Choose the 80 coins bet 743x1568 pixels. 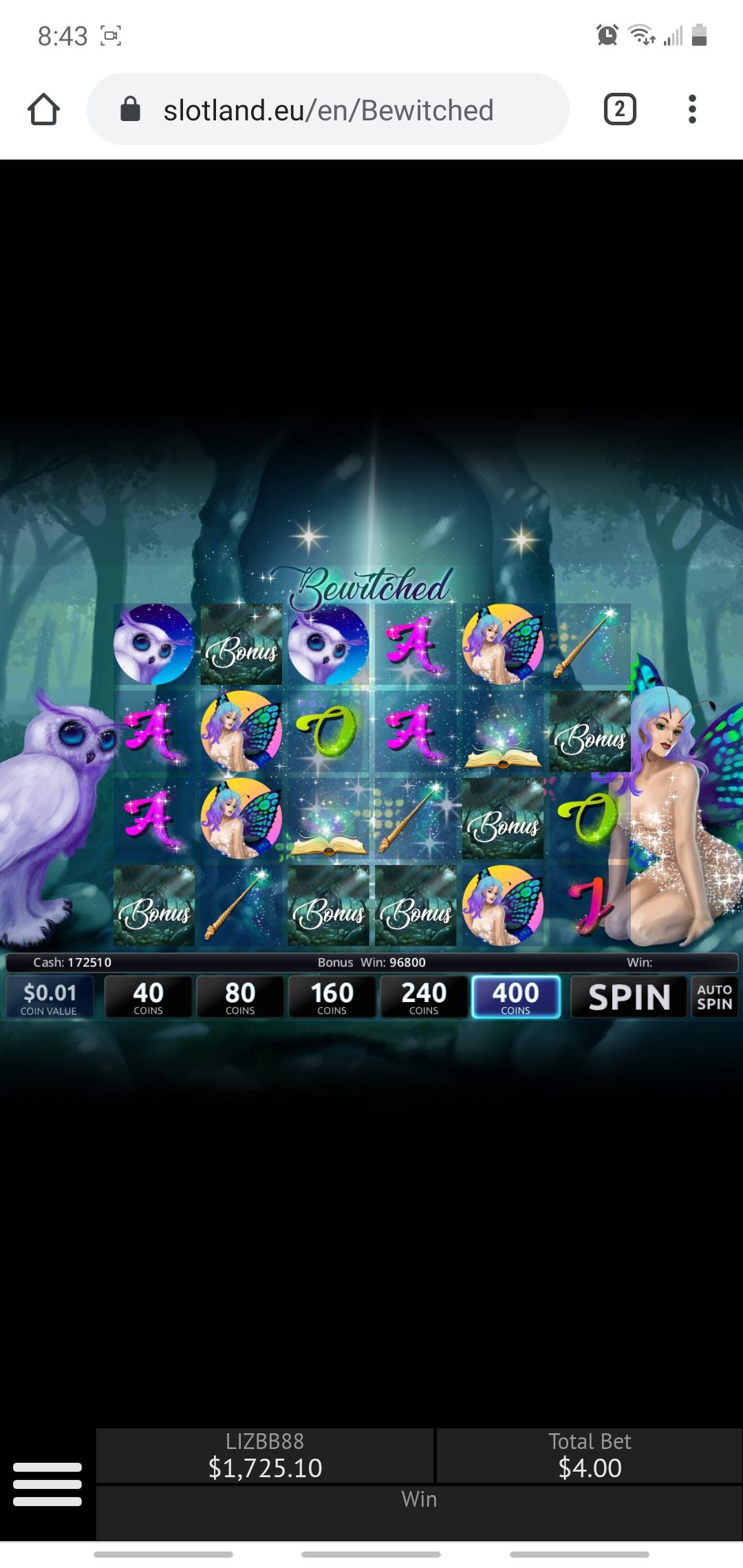[x=240, y=997]
